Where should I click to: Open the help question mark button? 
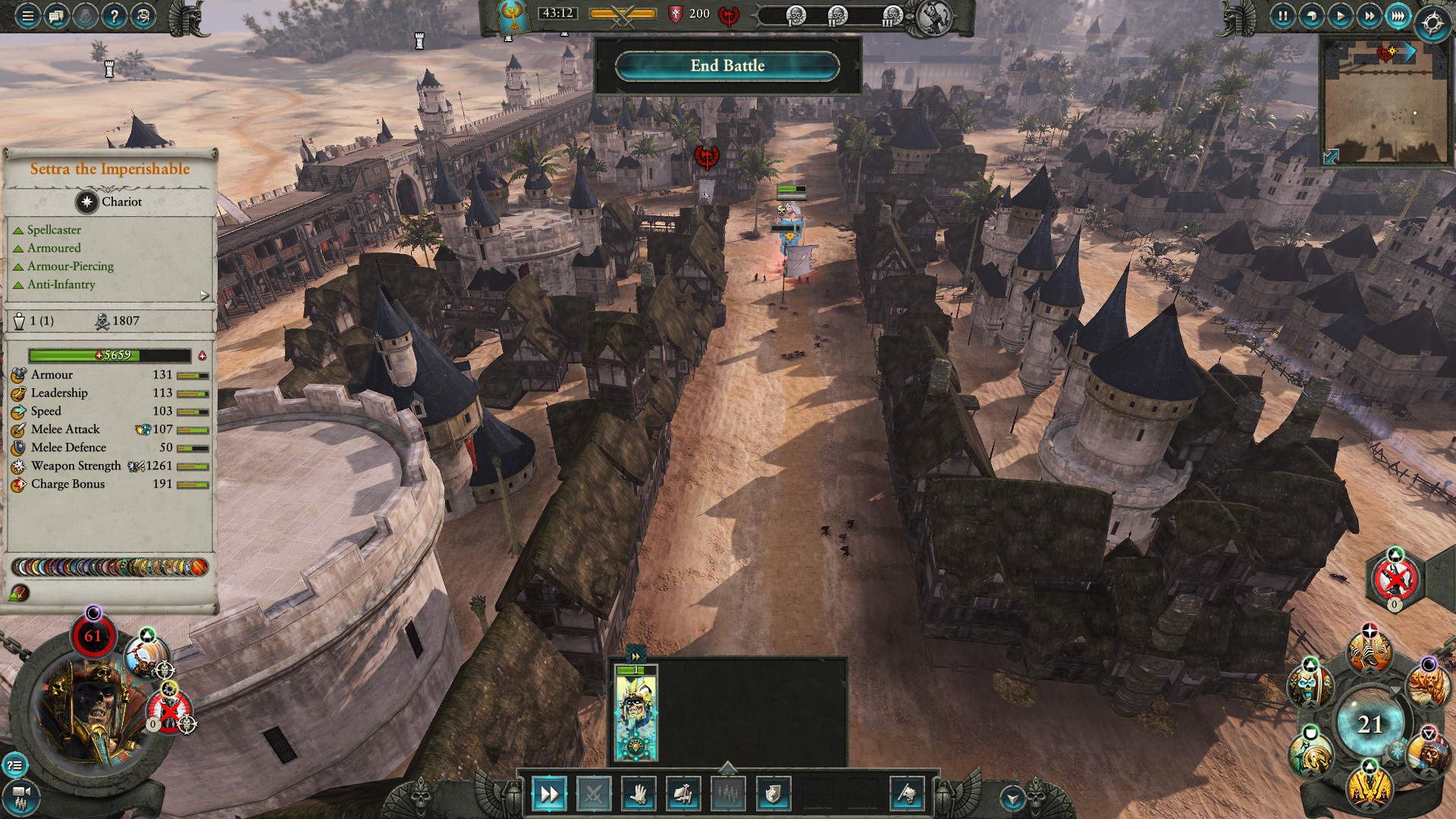(114, 16)
